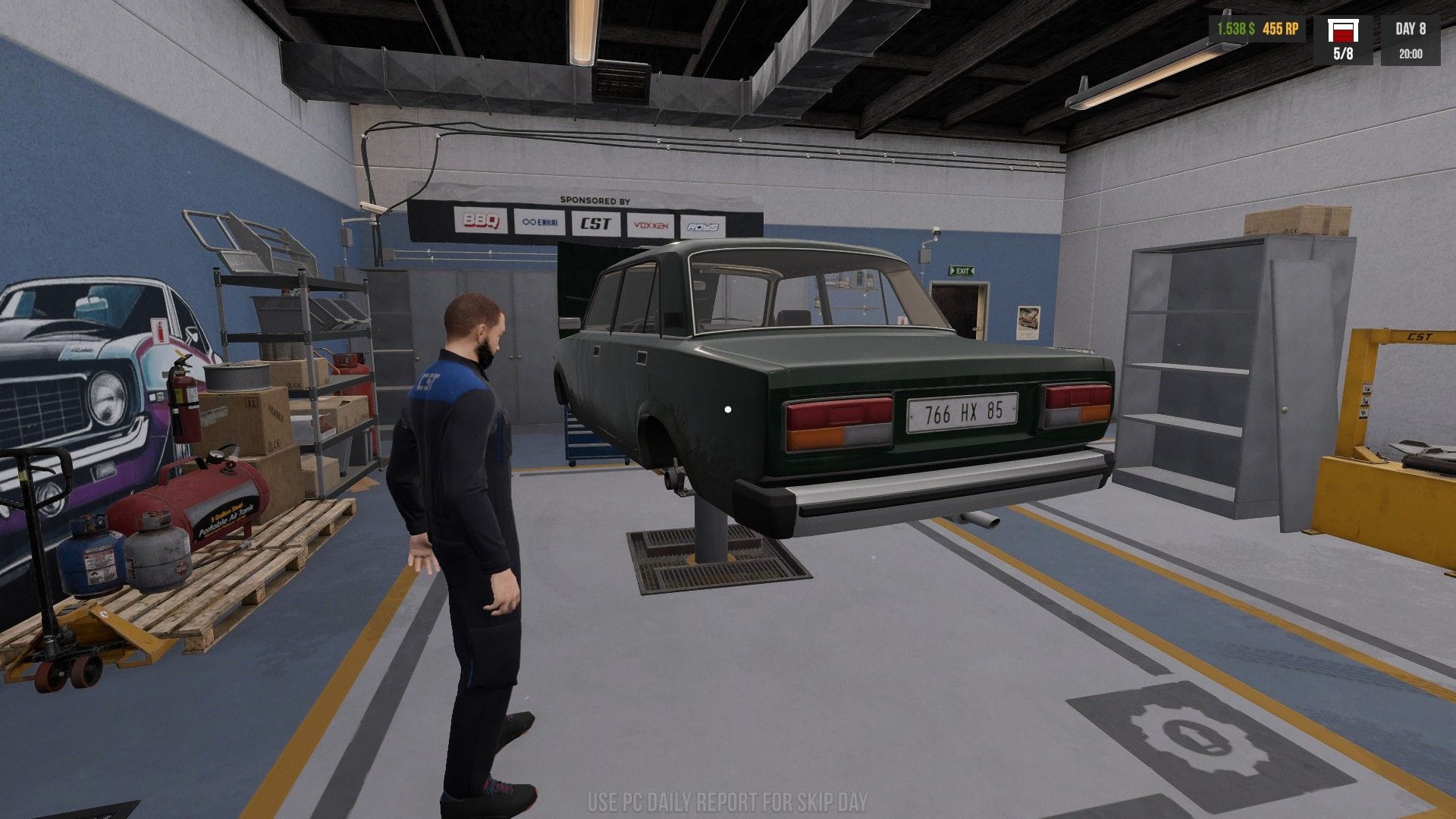Click the USE PC DAILY REPORT text
This screenshot has height=819, width=1456.
[x=728, y=798]
